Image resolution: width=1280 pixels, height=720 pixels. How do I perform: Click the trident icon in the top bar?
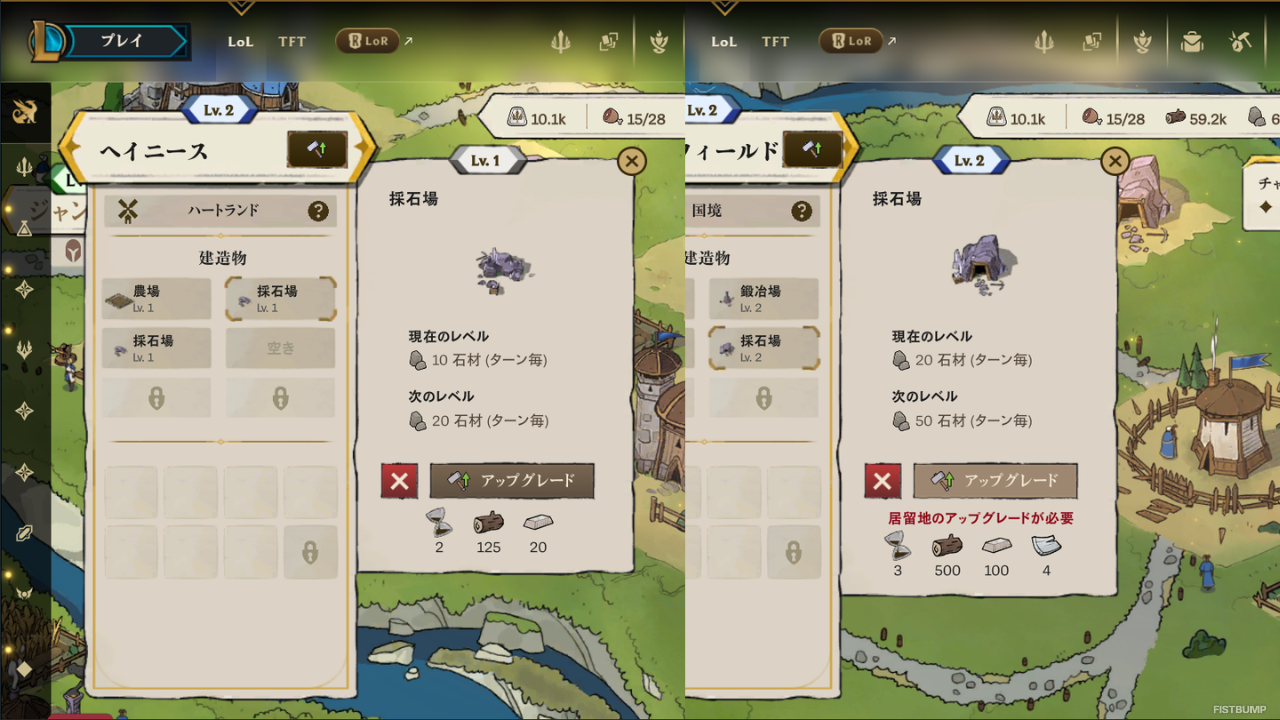[1044, 41]
